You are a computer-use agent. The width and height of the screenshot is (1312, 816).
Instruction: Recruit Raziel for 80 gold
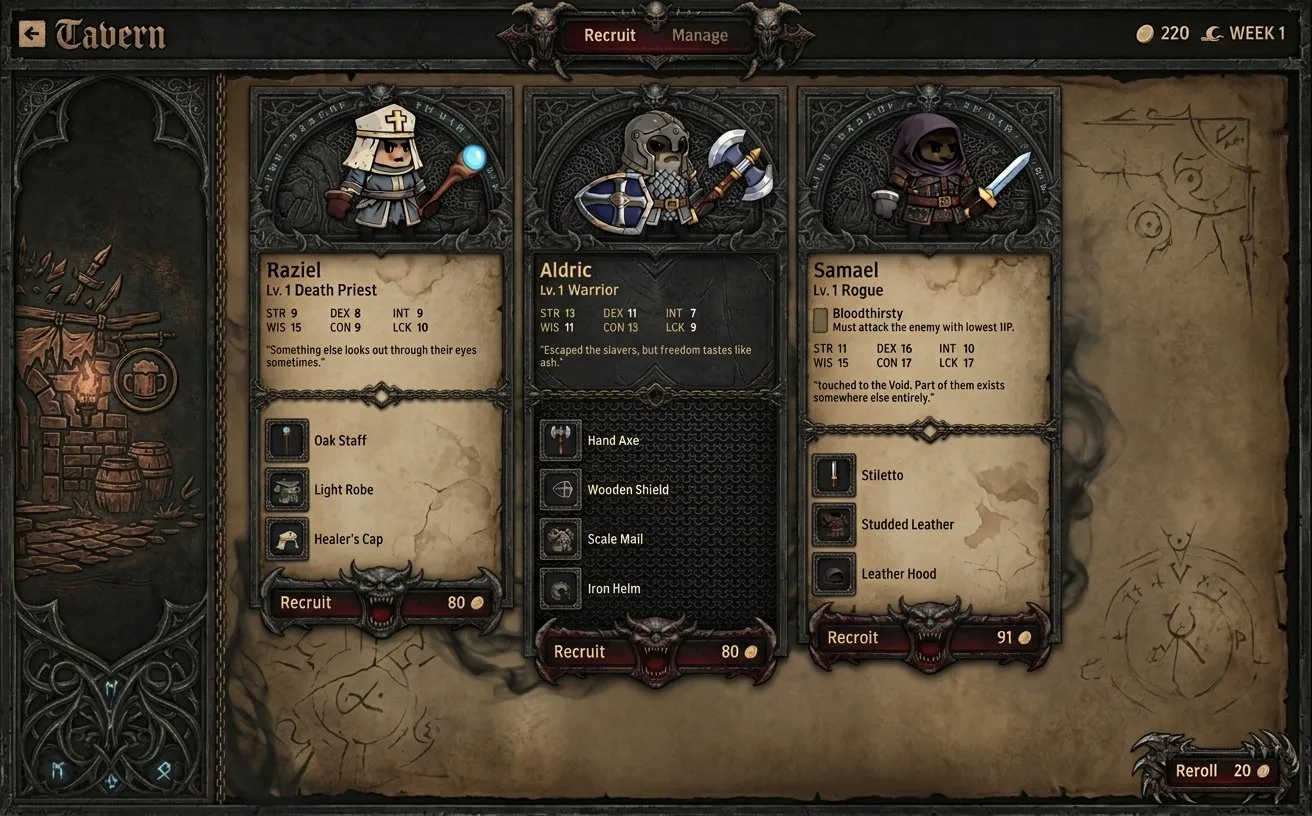point(381,602)
